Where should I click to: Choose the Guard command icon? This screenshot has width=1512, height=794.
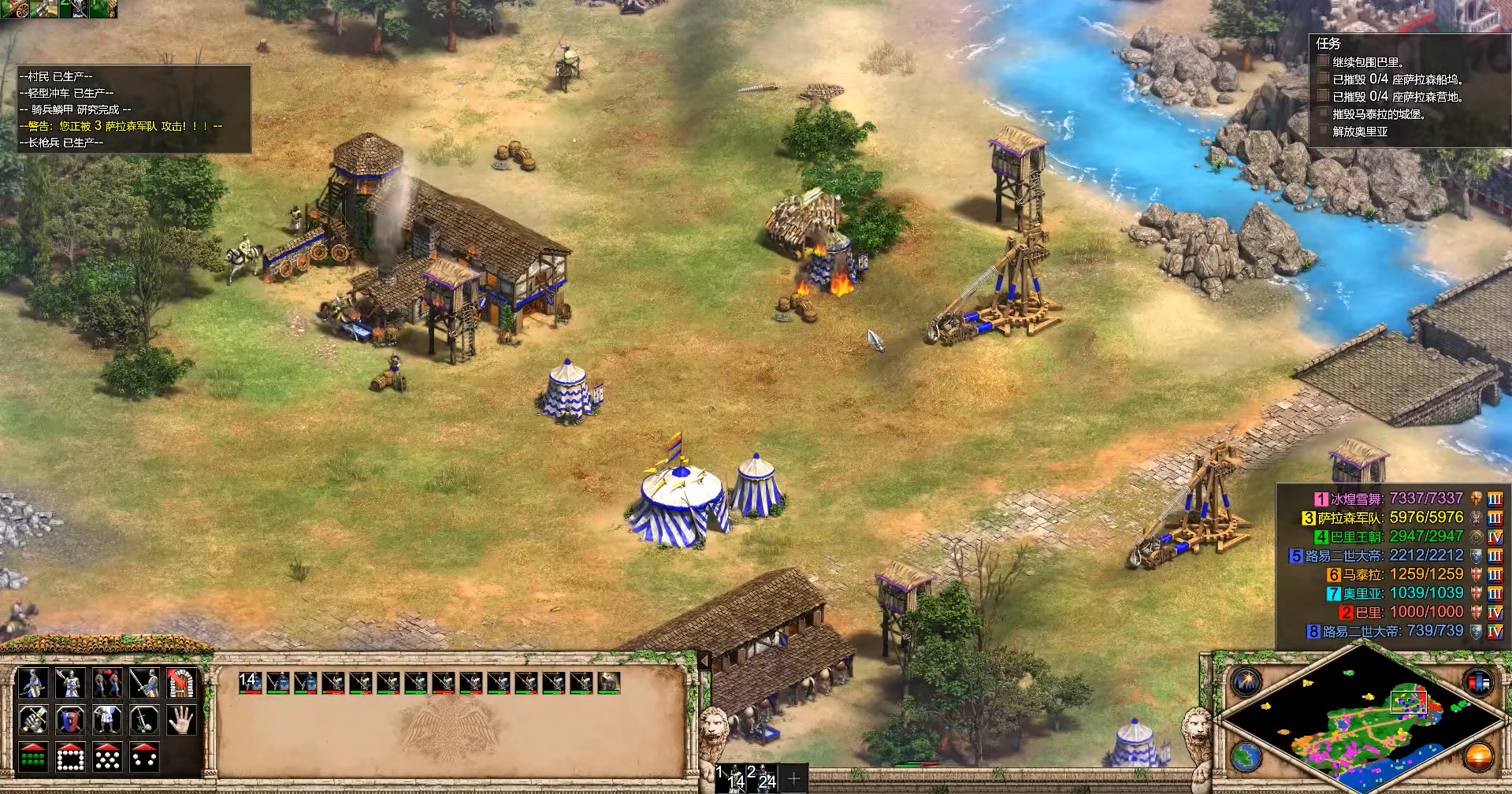click(69, 683)
